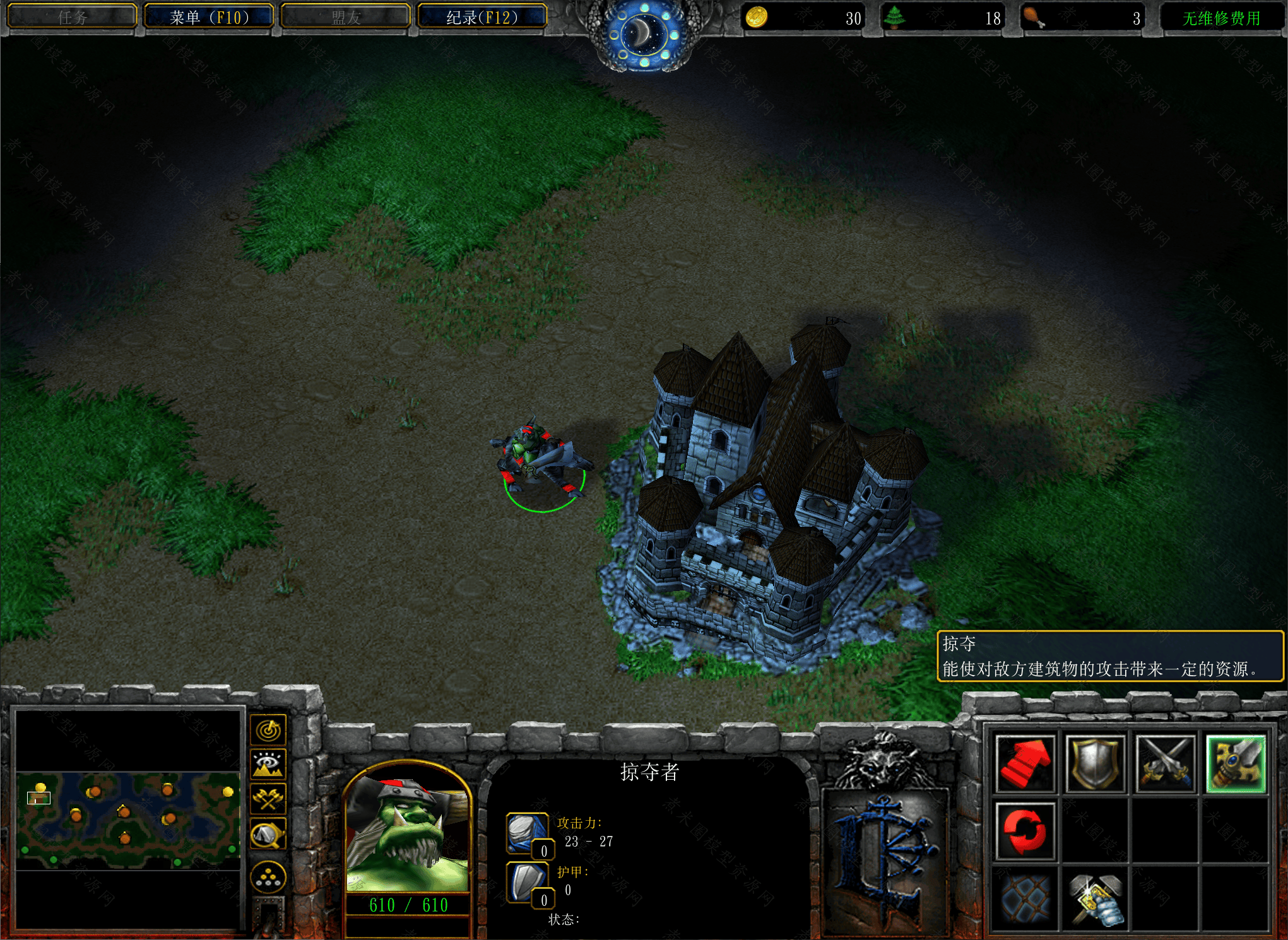The width and height of the screenshot is (1288, 940).
Task: Toggle creep camp display on minimap
Action: click(x=269, y=834)
